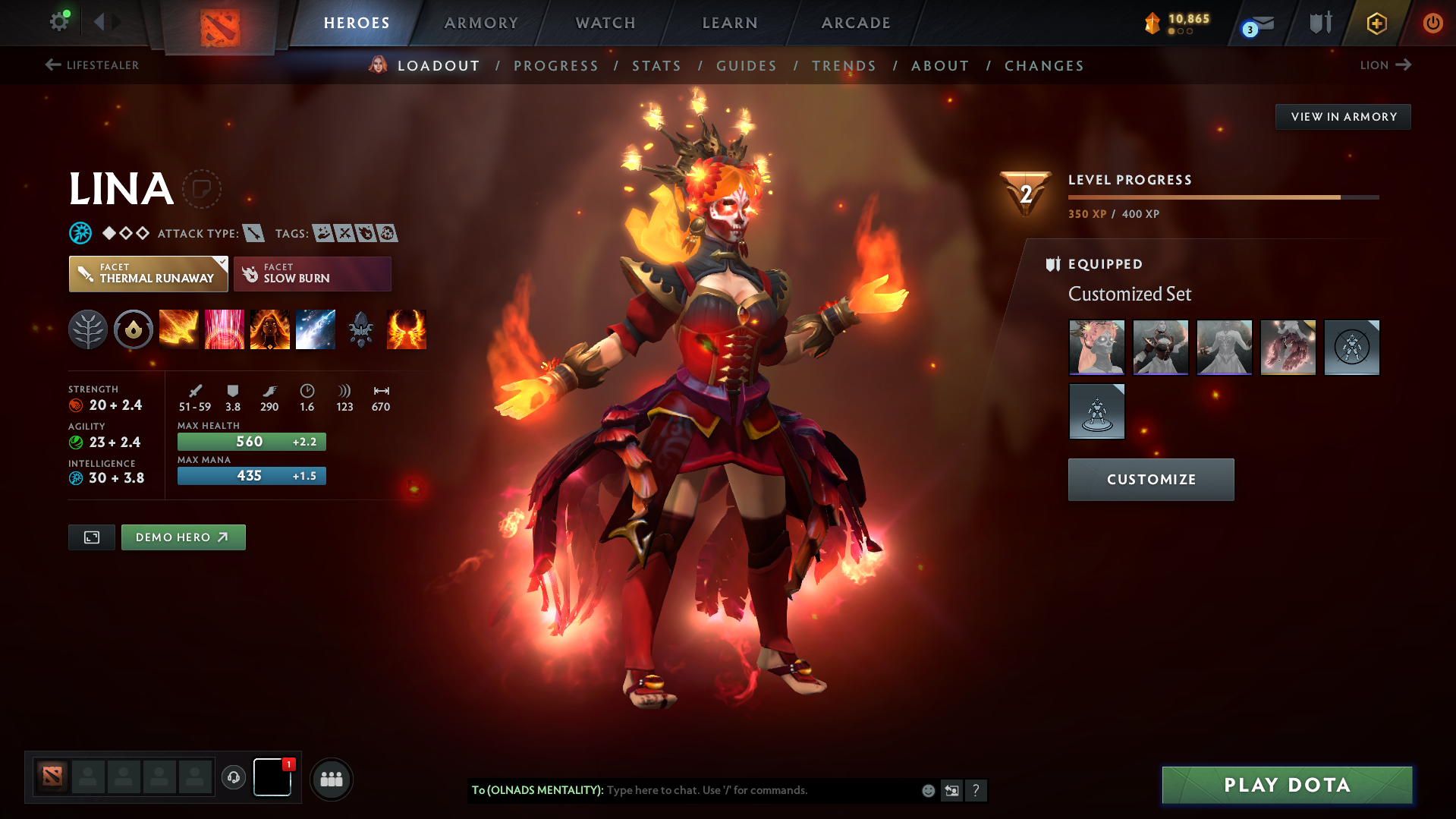Navigate to next hero Lion
1456x819 pixels.
point(1385,65)
